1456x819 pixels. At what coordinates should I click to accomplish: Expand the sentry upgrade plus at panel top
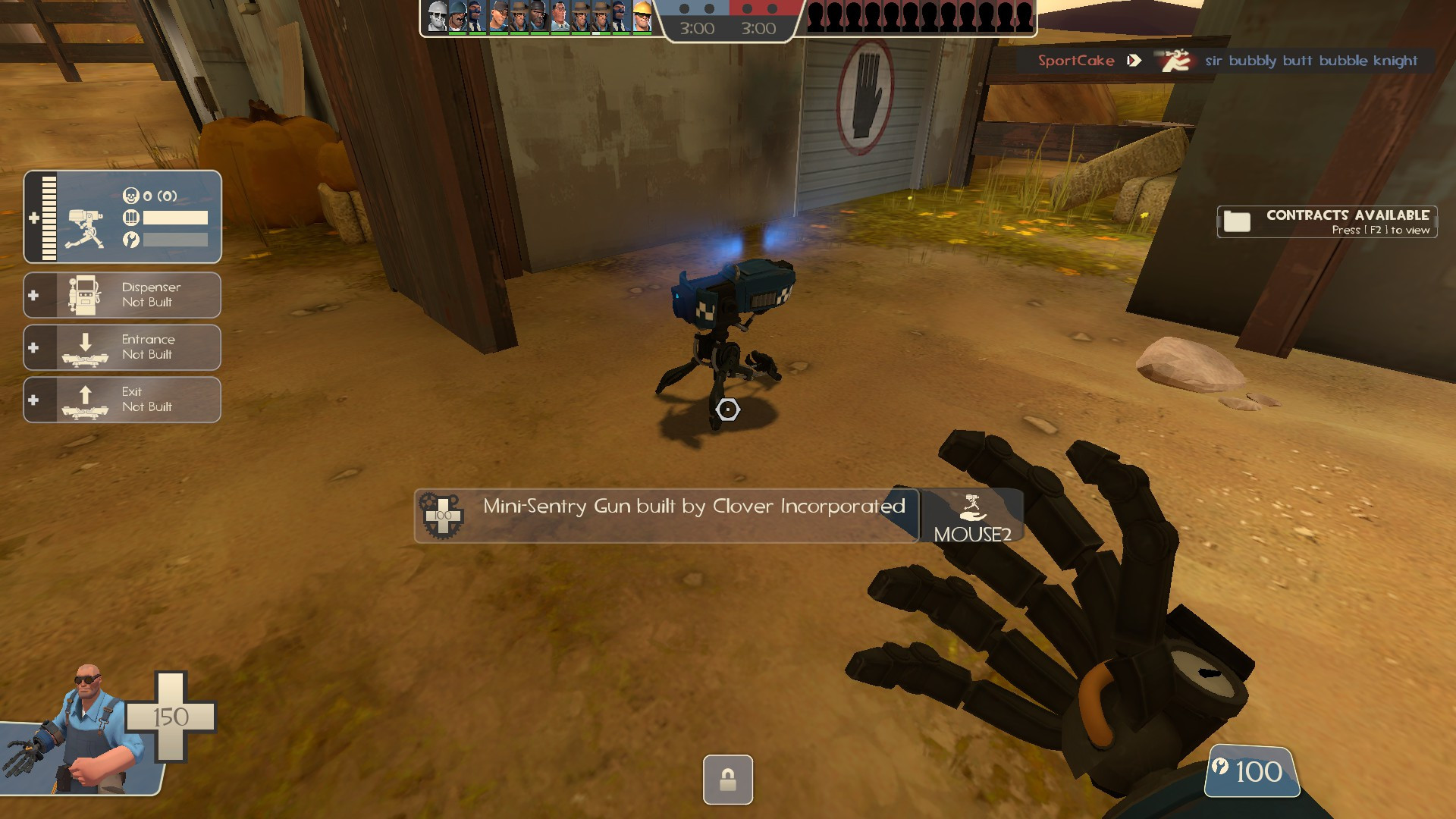pos(34,218)
